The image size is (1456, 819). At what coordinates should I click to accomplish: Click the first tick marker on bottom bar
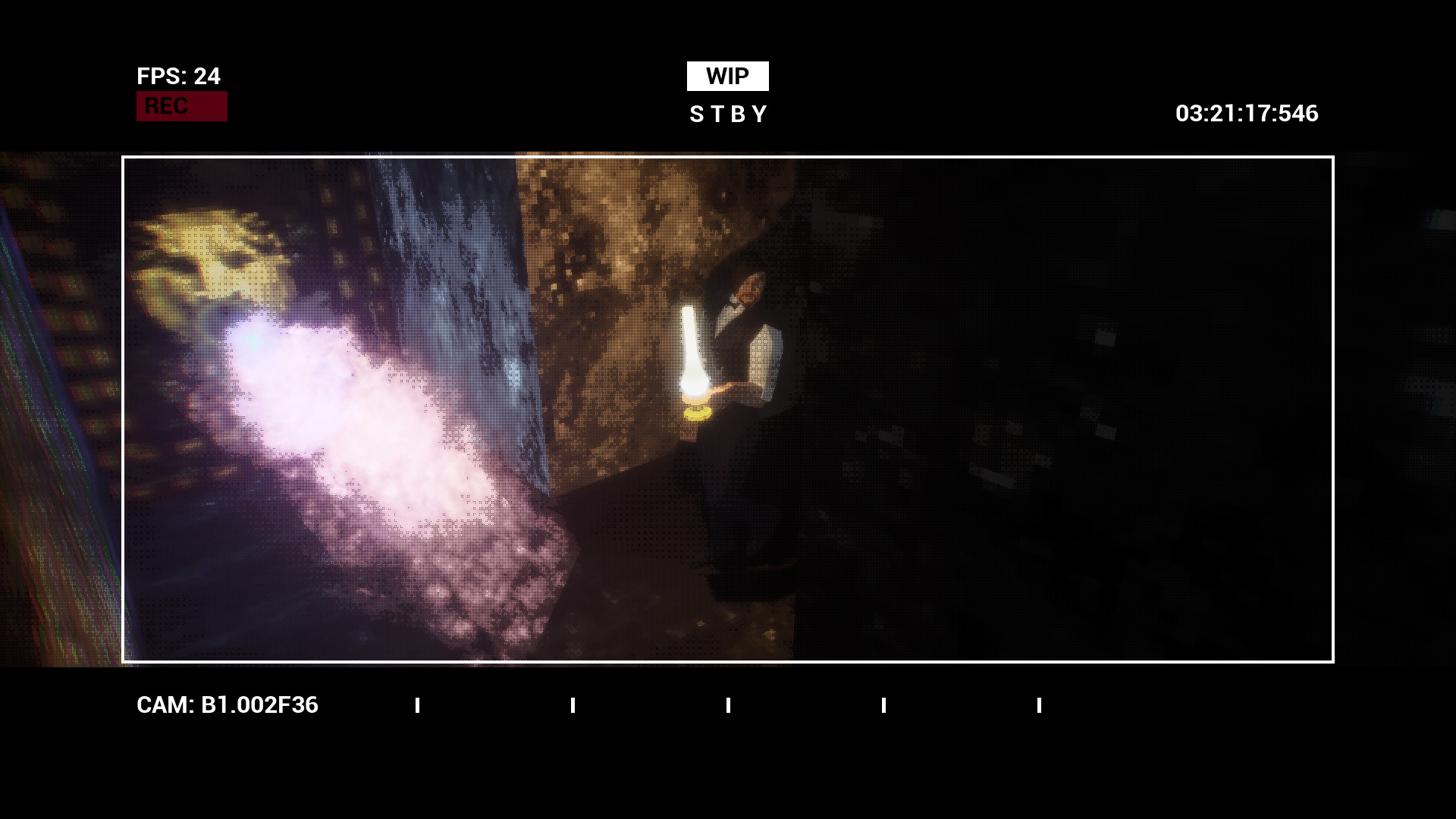417,705
